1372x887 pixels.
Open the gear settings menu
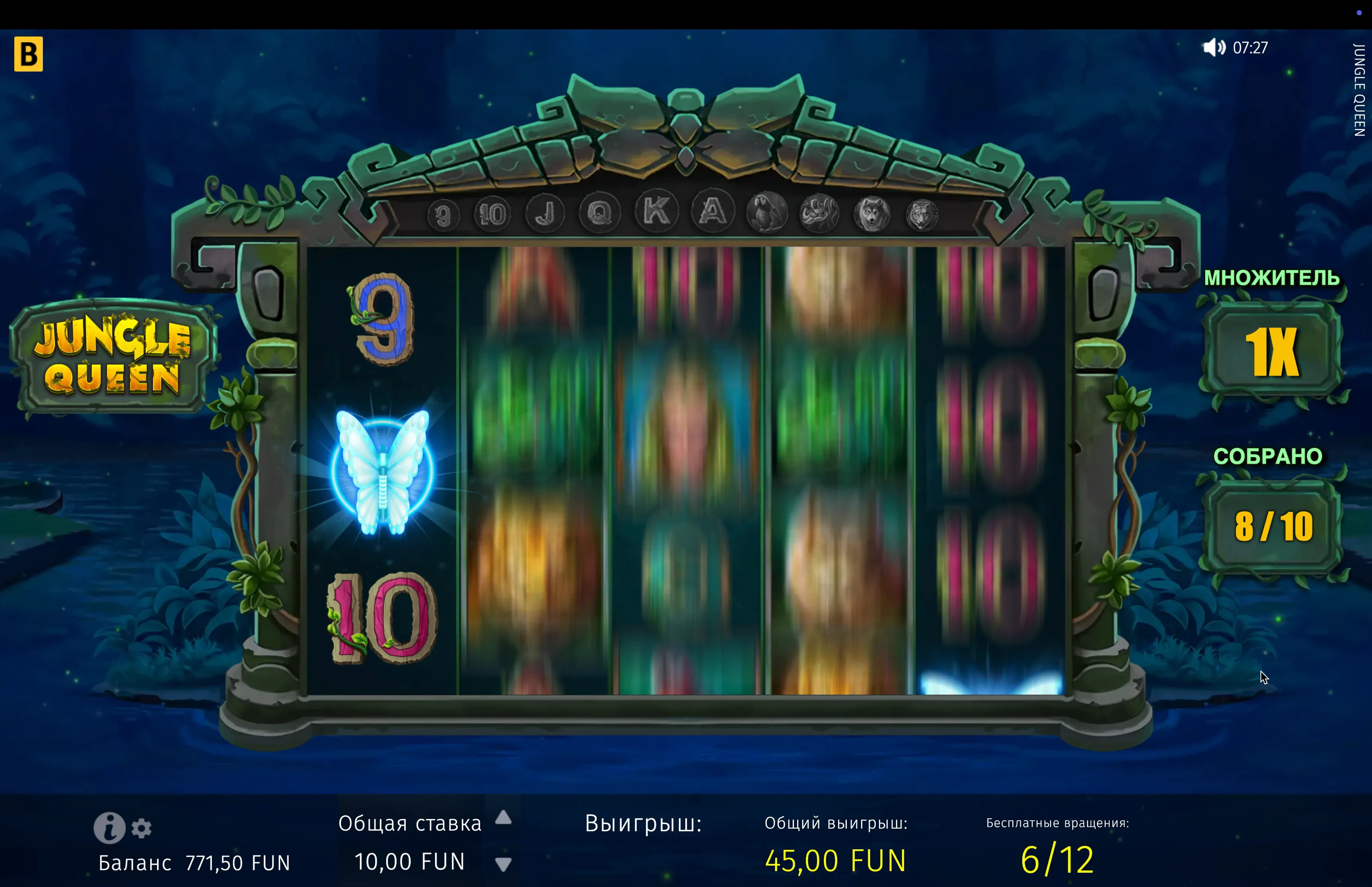point(142,828)
